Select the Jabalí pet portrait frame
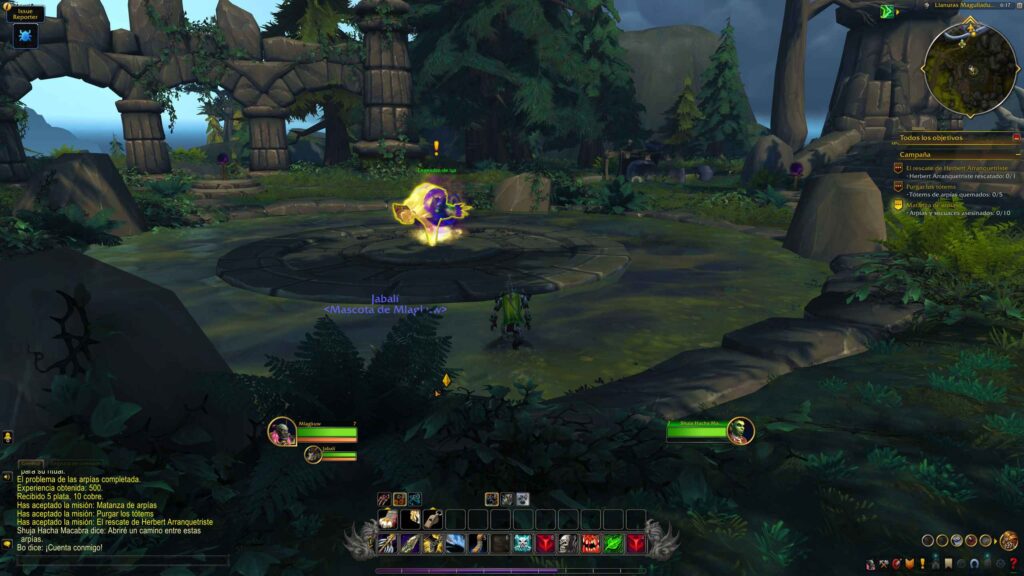The image size is (1024, 576). click(314, 455)
